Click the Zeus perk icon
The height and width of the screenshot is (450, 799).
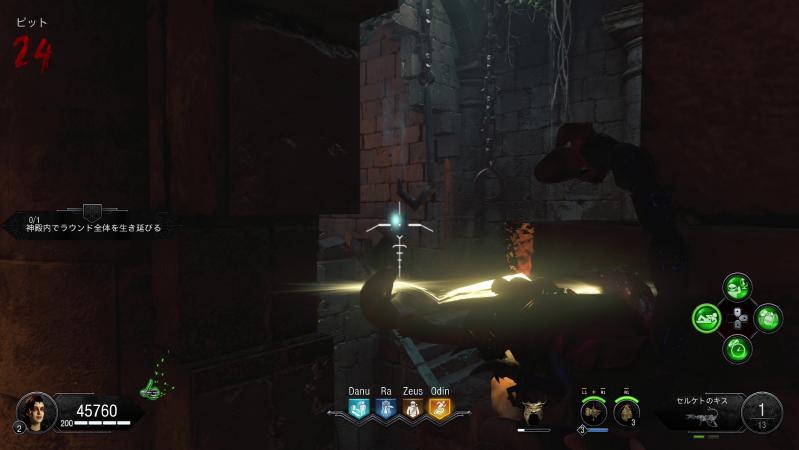coord(412,408)
